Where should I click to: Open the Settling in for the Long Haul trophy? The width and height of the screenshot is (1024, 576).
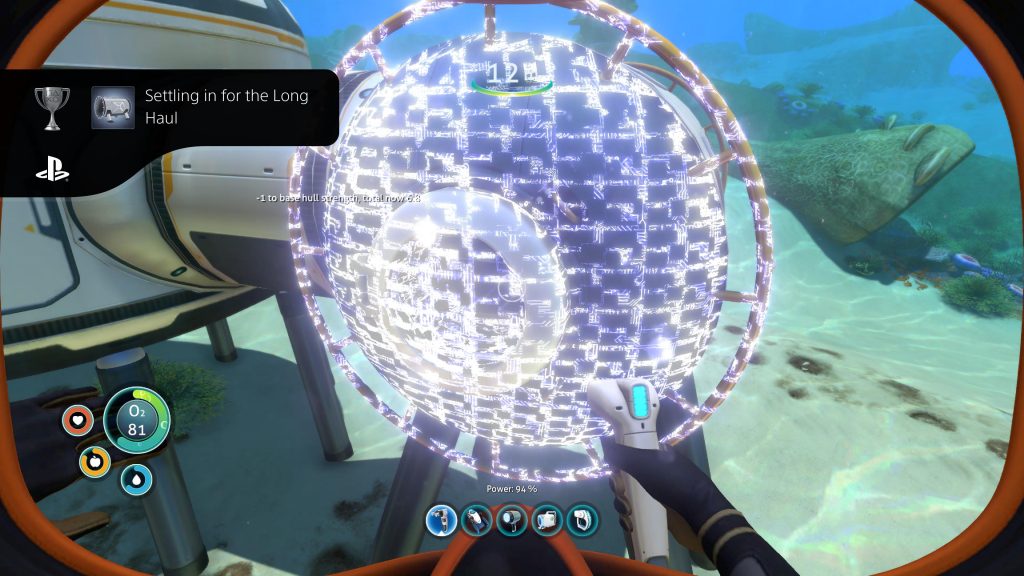[226, 106]
